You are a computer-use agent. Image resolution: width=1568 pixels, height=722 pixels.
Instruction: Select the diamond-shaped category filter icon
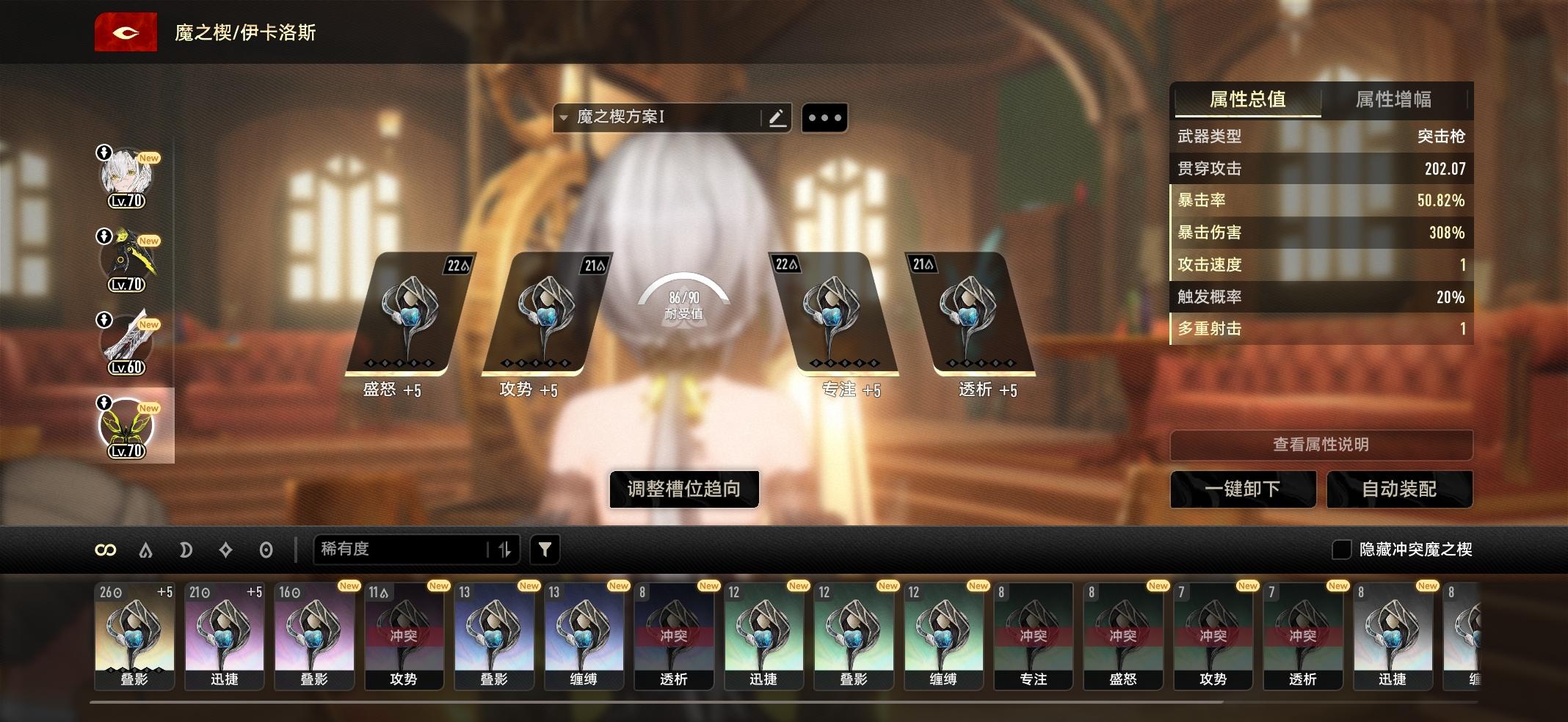226,549
